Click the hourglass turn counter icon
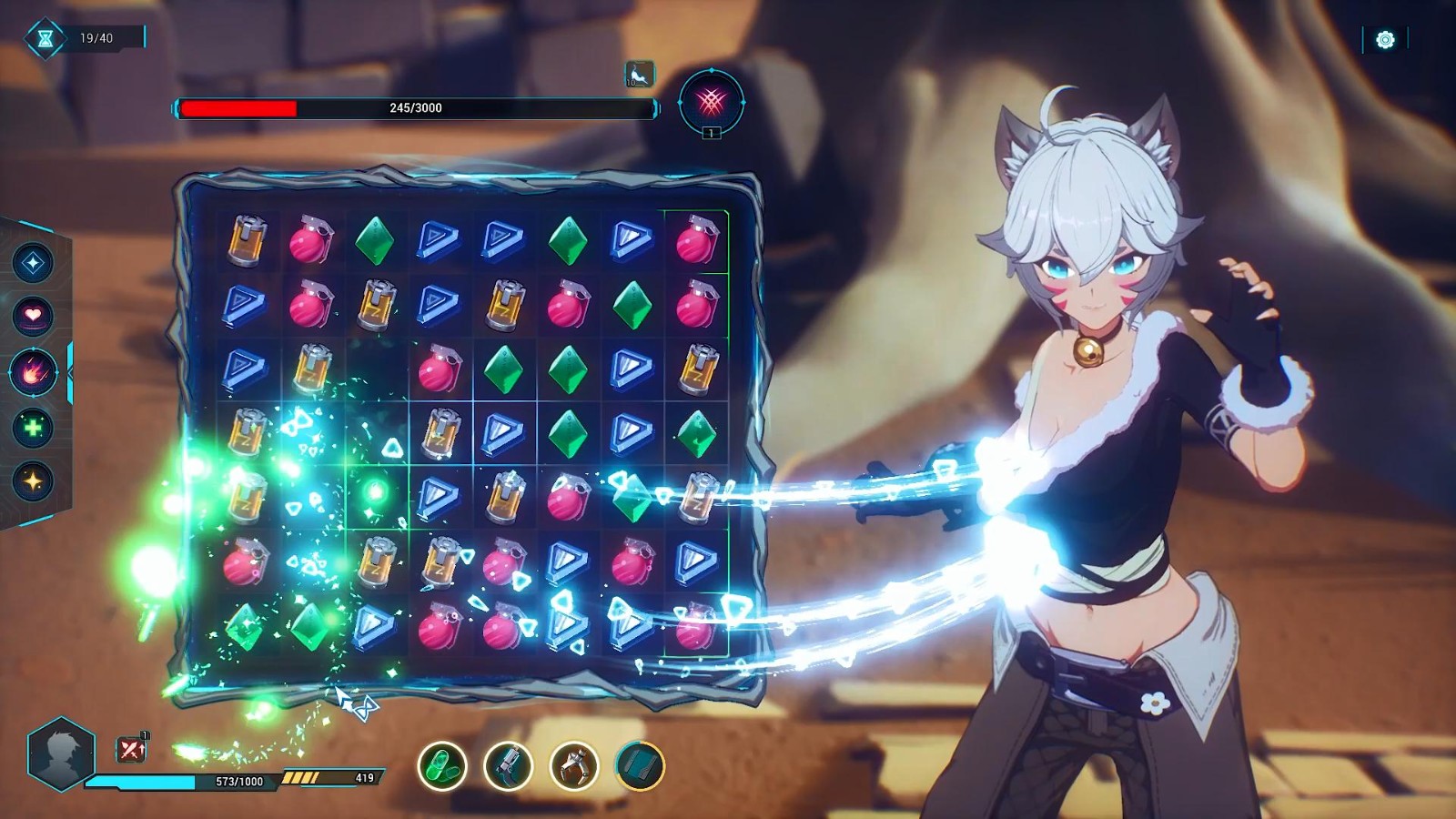Viewport: 1456px width, 819px height. 45,38
